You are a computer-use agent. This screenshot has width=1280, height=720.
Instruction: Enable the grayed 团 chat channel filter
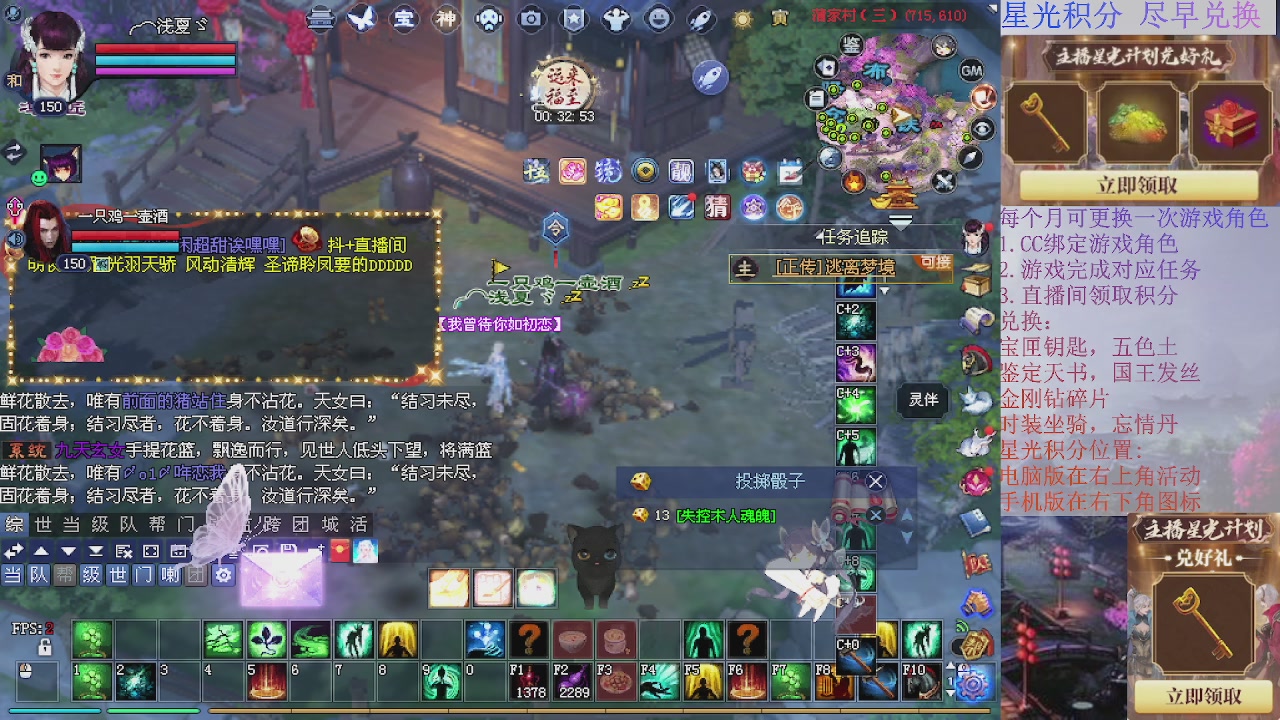click(x=196, y=573)
